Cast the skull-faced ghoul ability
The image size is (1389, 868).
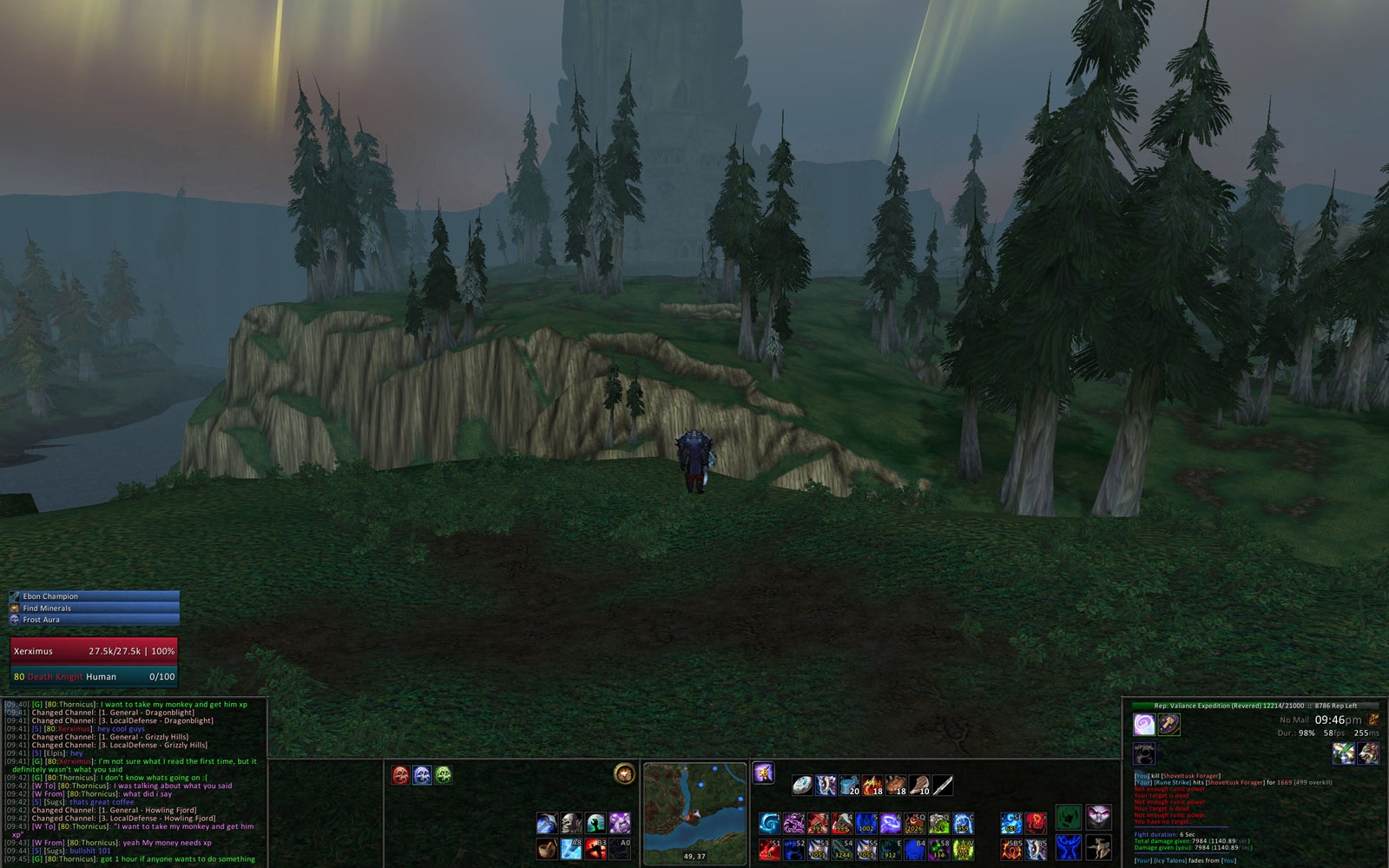tap(570, 823)
